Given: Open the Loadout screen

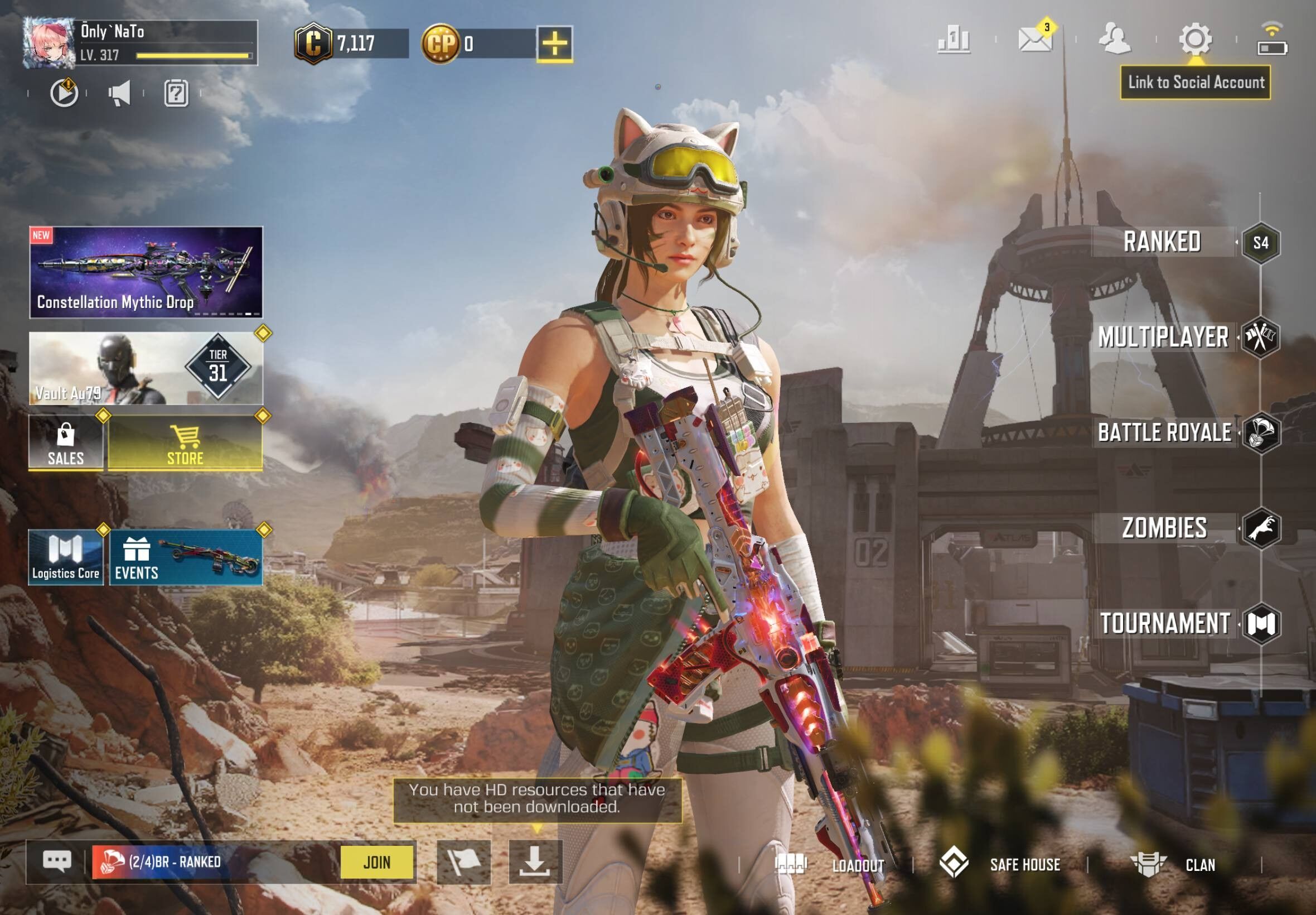Looking at the screenshot, I should click(x=831, y=865).
